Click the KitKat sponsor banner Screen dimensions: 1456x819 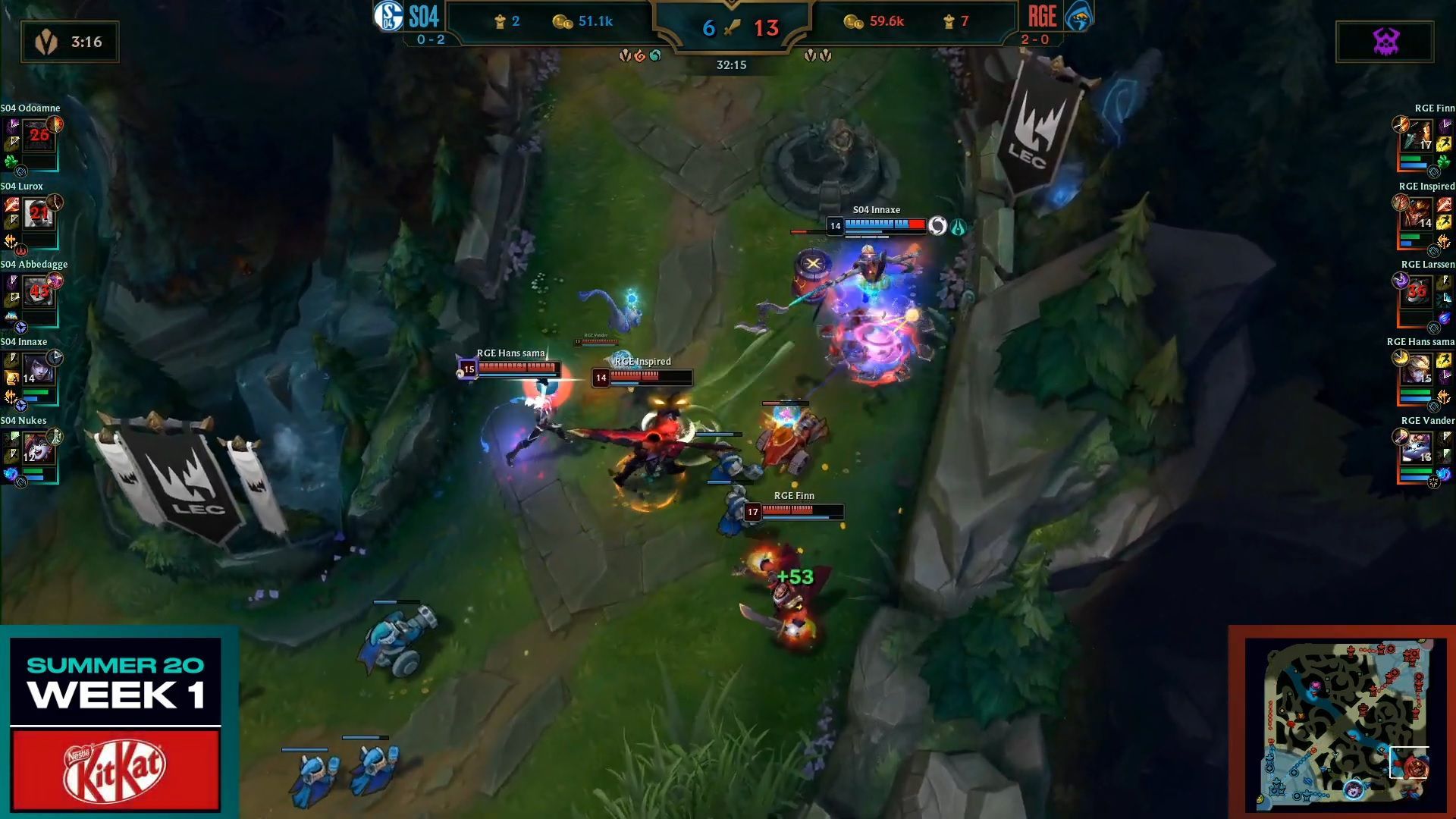115,769
